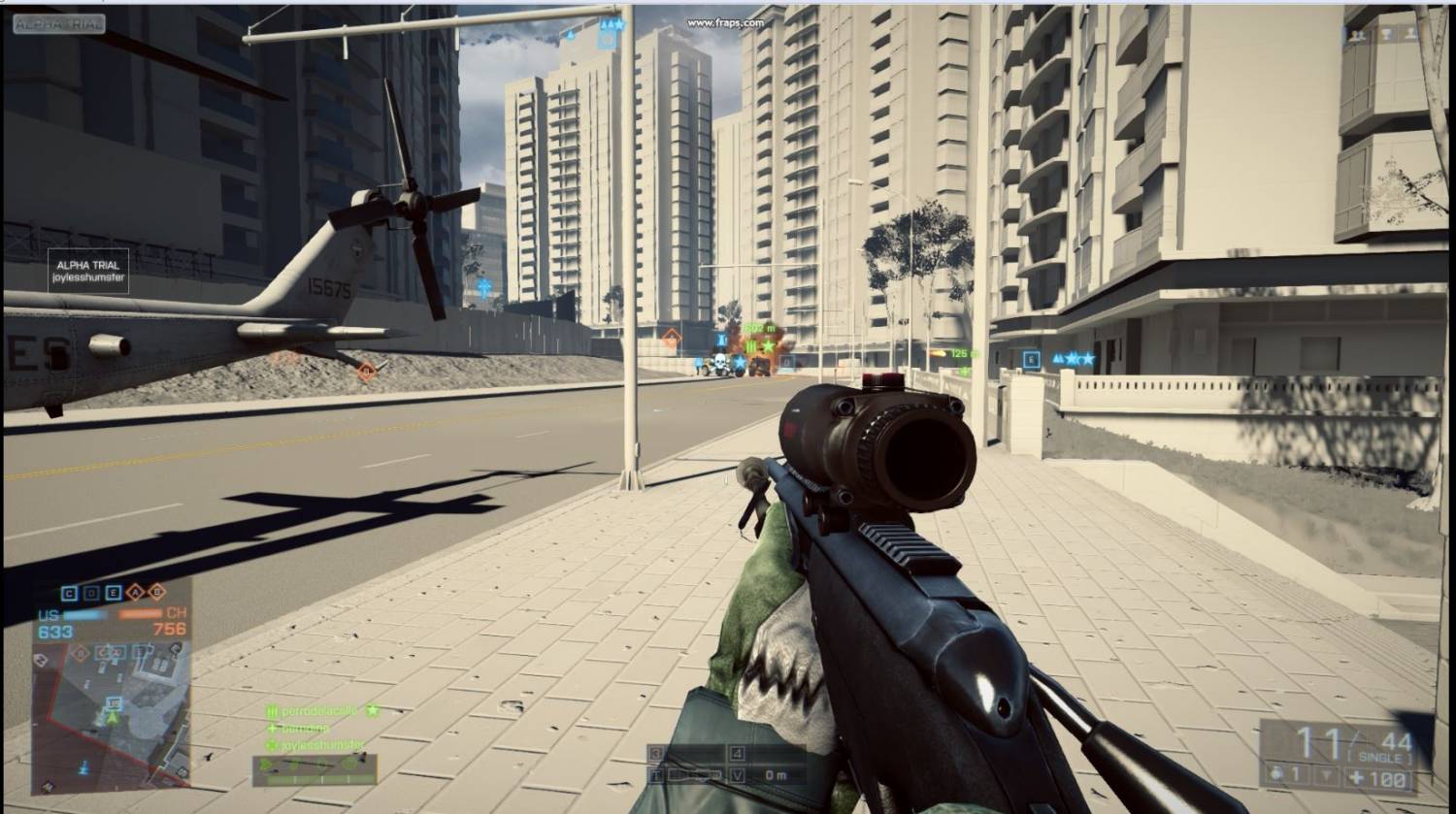Open the trophy scoreboard icon
The image size is (1456, 814).
click(1384, 34)
